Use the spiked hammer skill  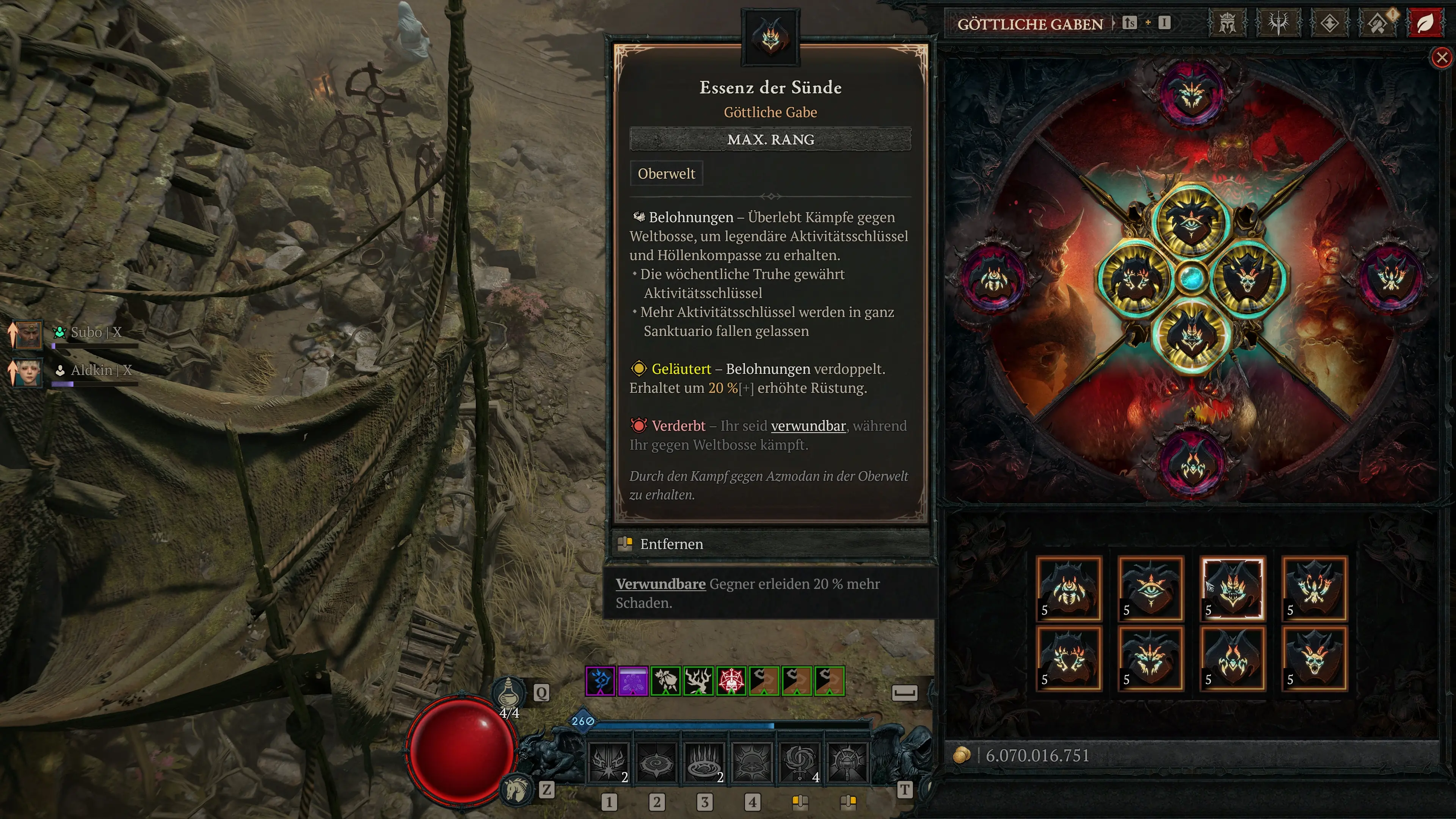click(847, 763)
